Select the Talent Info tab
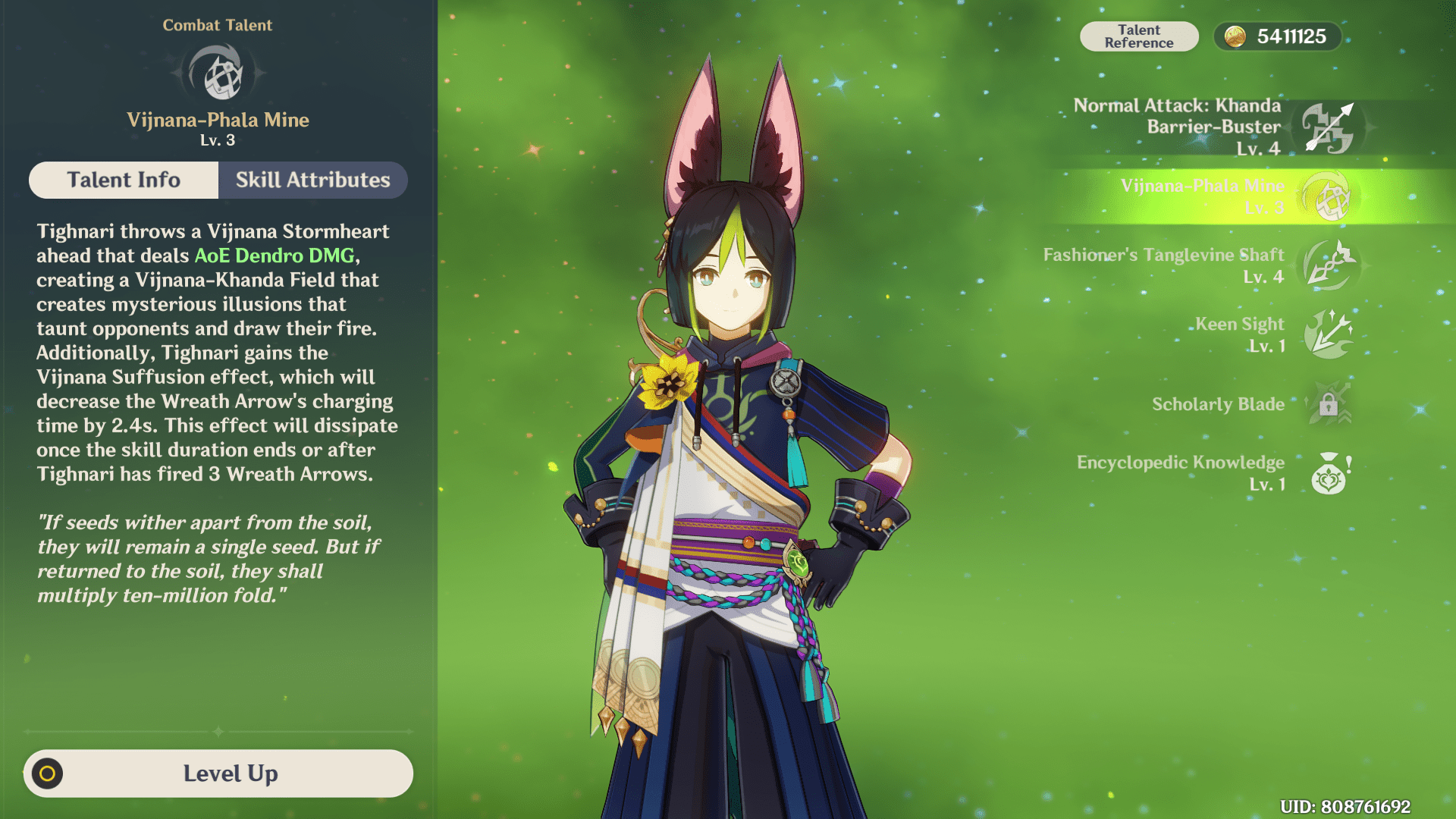Screen dimensions: 1456x819 123,180
